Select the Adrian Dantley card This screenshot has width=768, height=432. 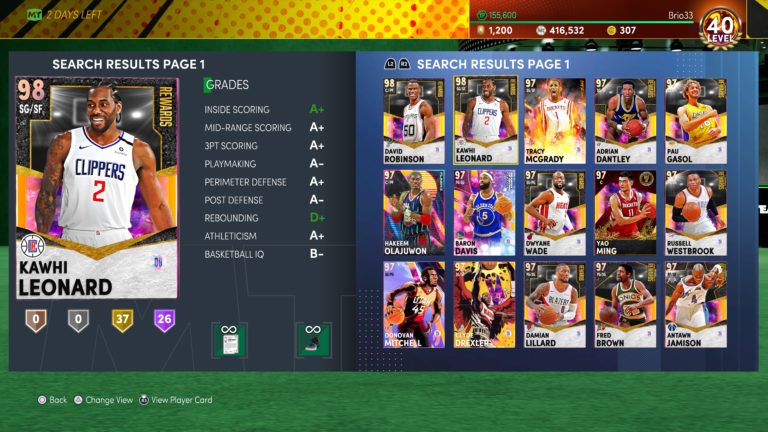625,120
